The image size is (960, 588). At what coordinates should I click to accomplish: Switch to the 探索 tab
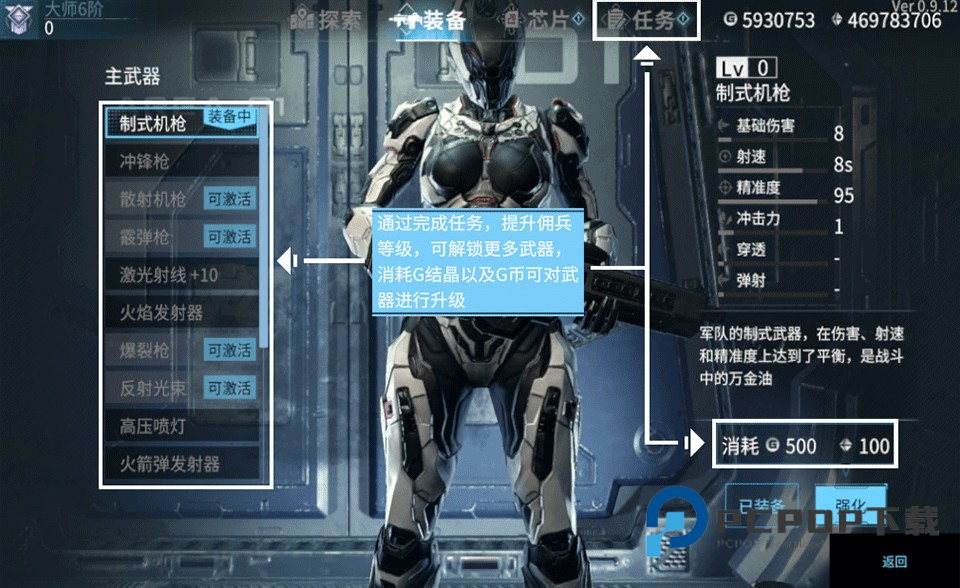(x=326, y=20)
